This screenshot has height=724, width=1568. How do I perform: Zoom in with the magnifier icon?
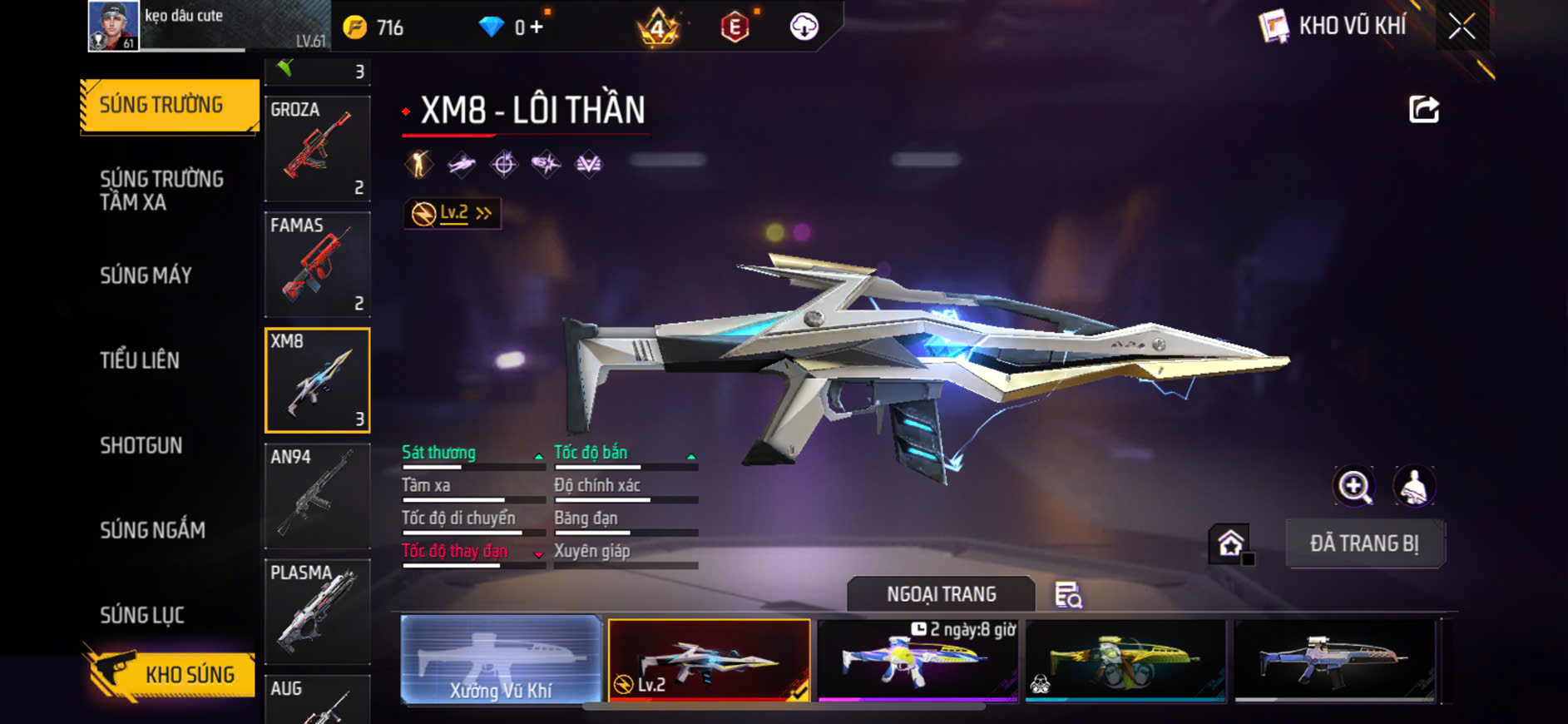pos(1354,487)
